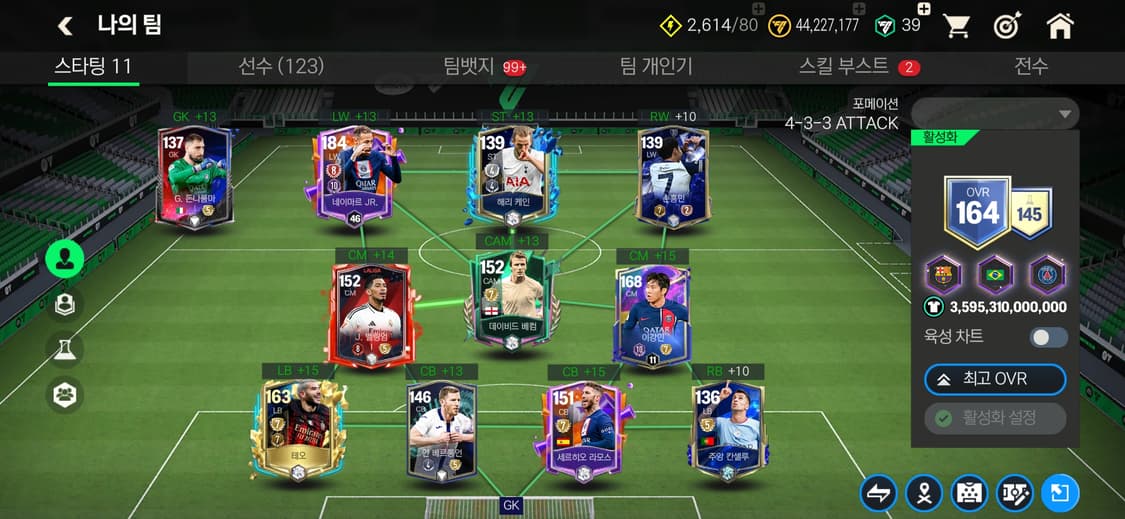Open the shopping cart store

click(957, 27)
